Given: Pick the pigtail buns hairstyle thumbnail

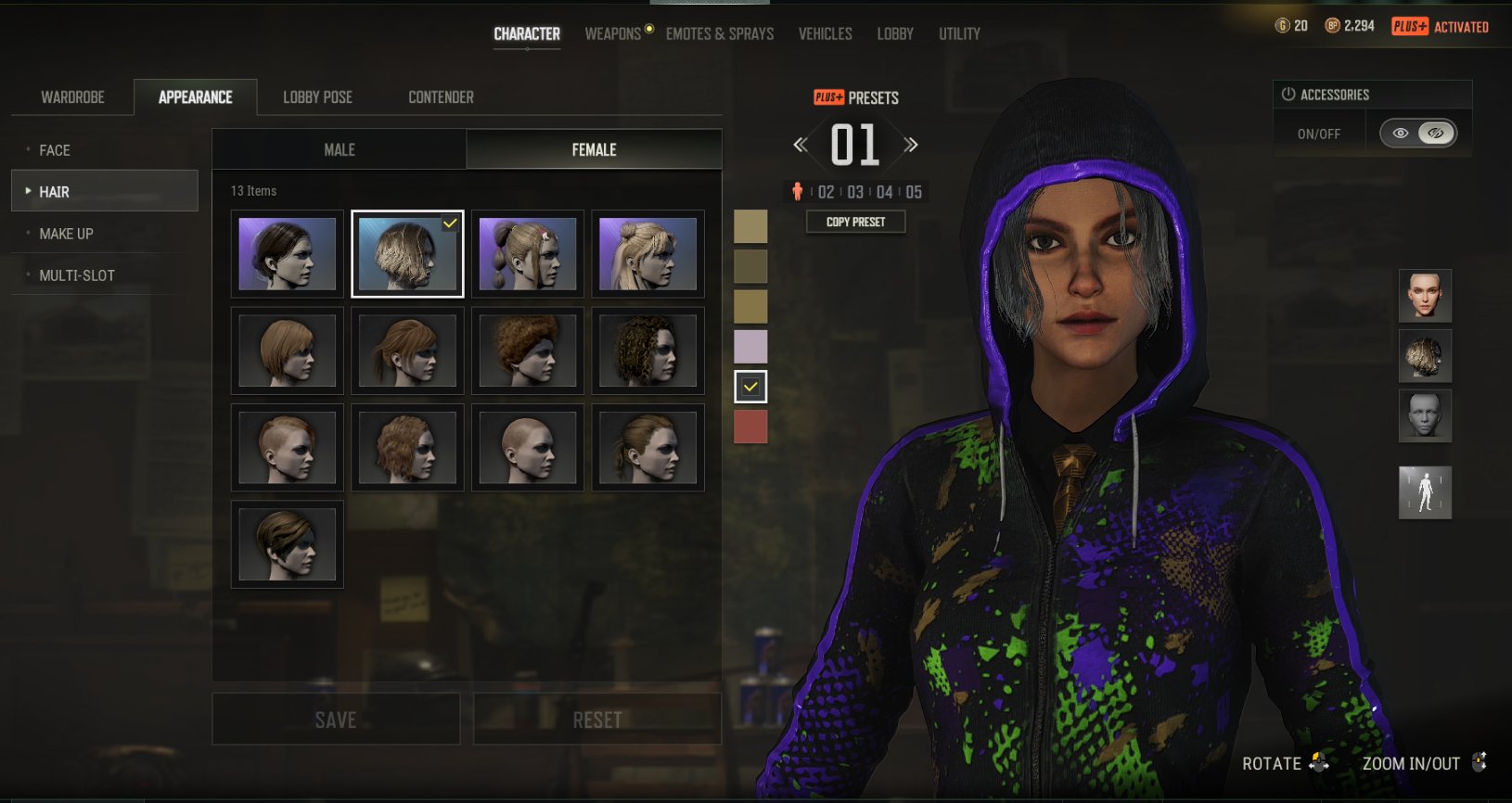Looking at the screenshot, I should (x=528, y=254).
